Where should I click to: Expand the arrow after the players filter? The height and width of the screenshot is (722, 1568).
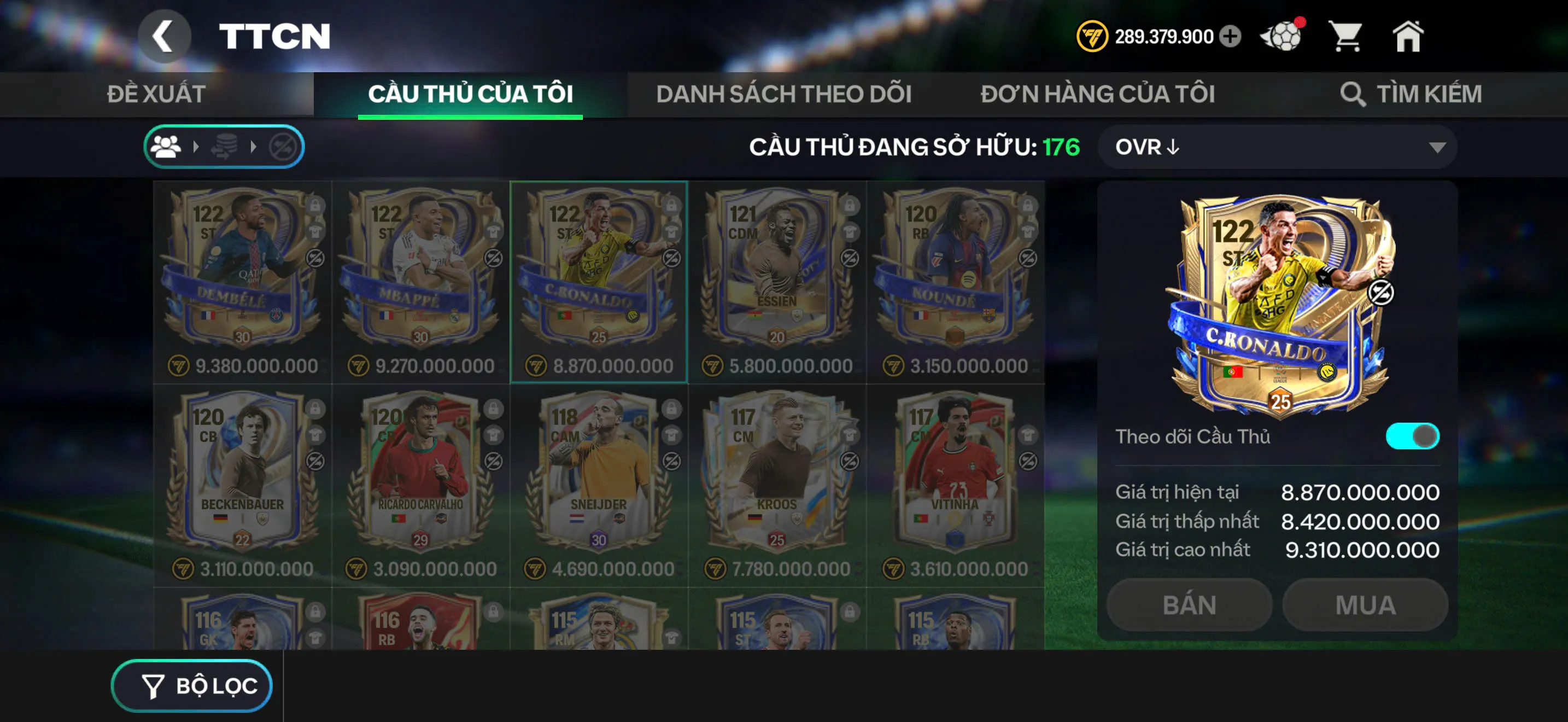tap(196, 146)
